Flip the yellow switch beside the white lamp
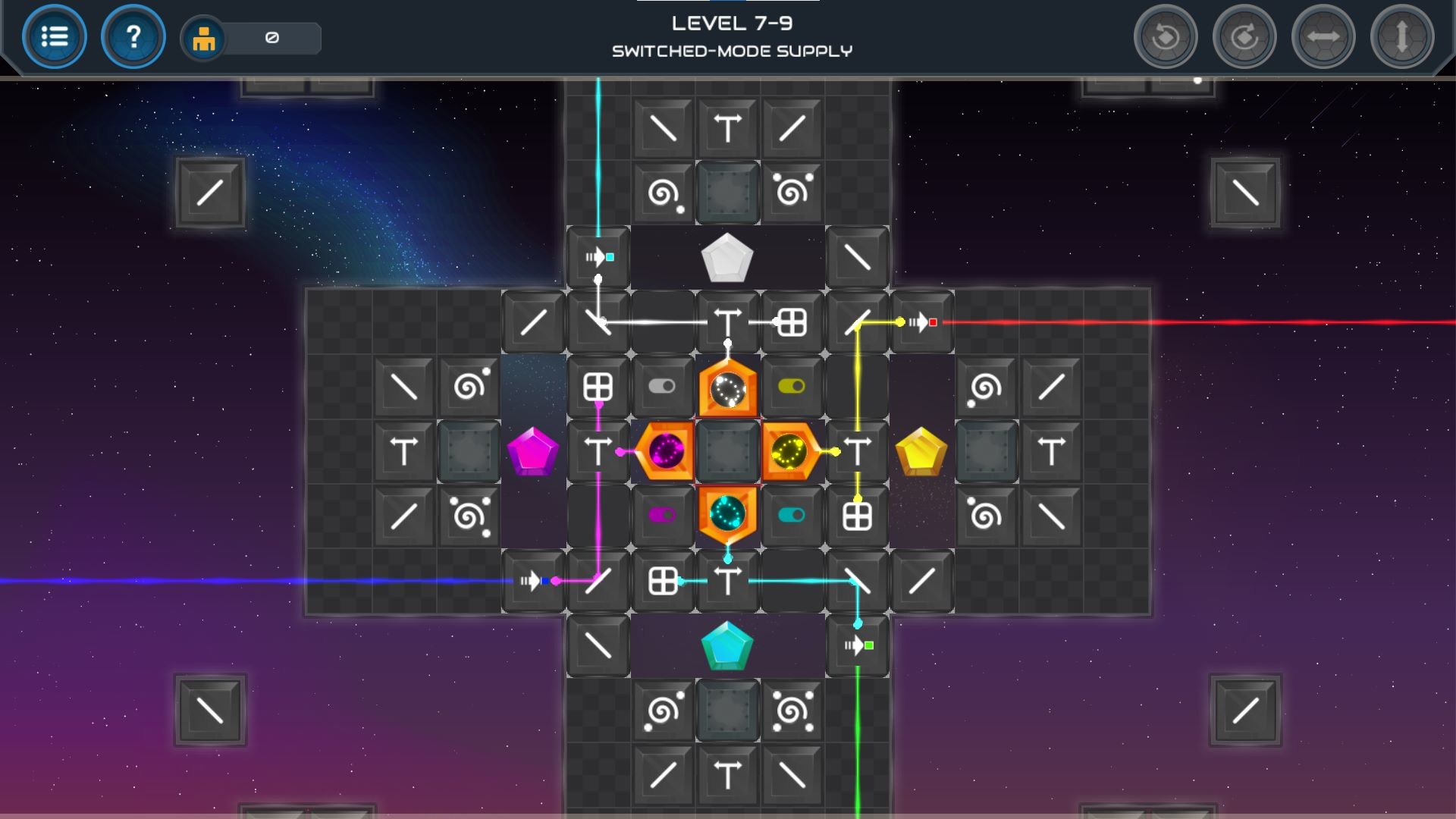 tap(792, 385)
